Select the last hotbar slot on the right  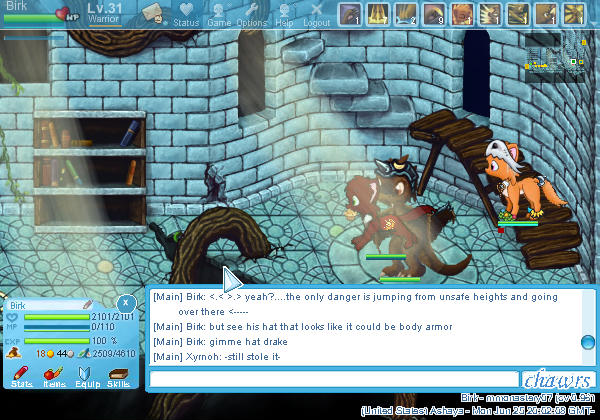pyautogui.click(x=573, y=14)
